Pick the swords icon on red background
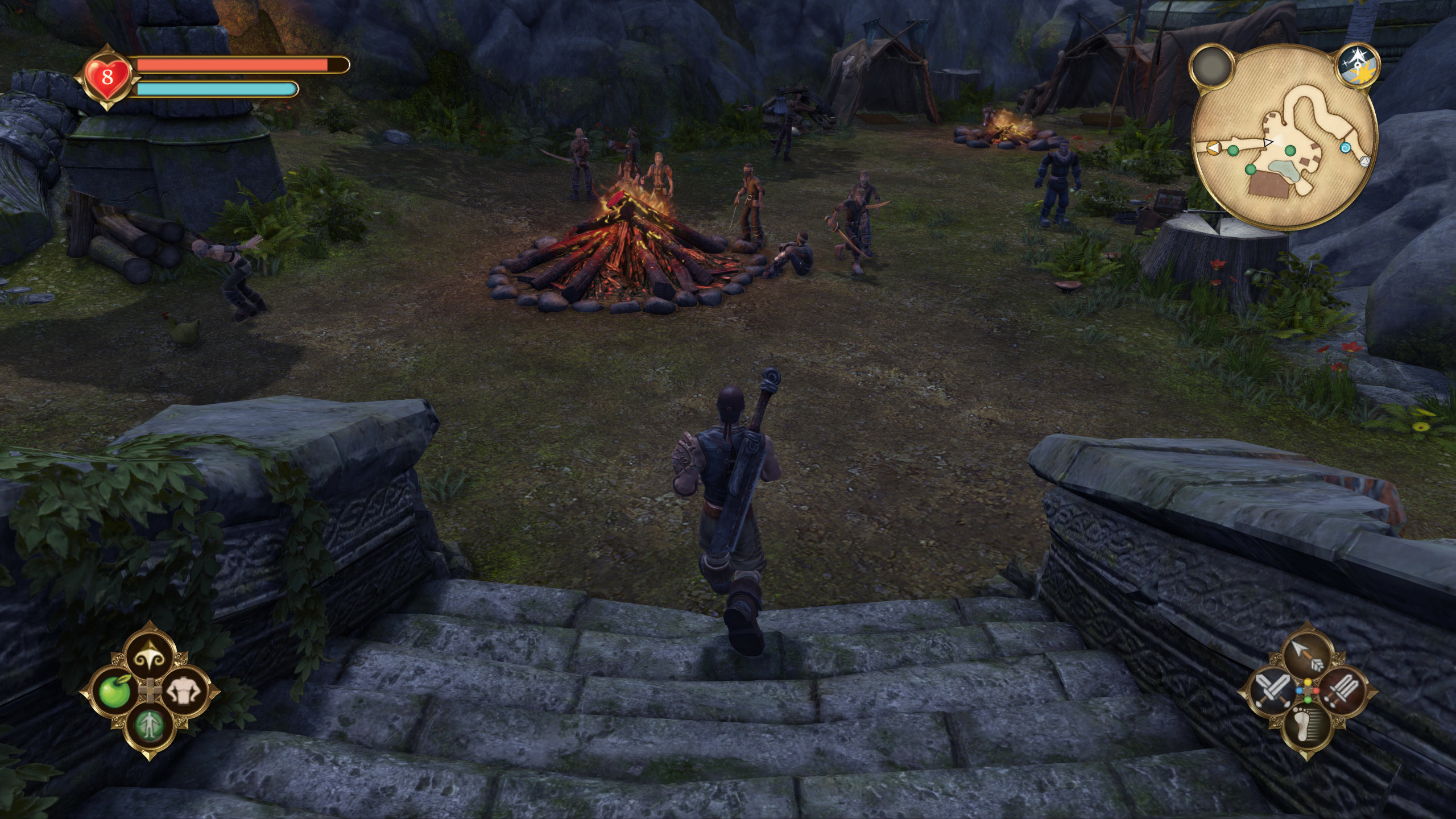Viewport: 1456px width, 819px height. 1342,692
